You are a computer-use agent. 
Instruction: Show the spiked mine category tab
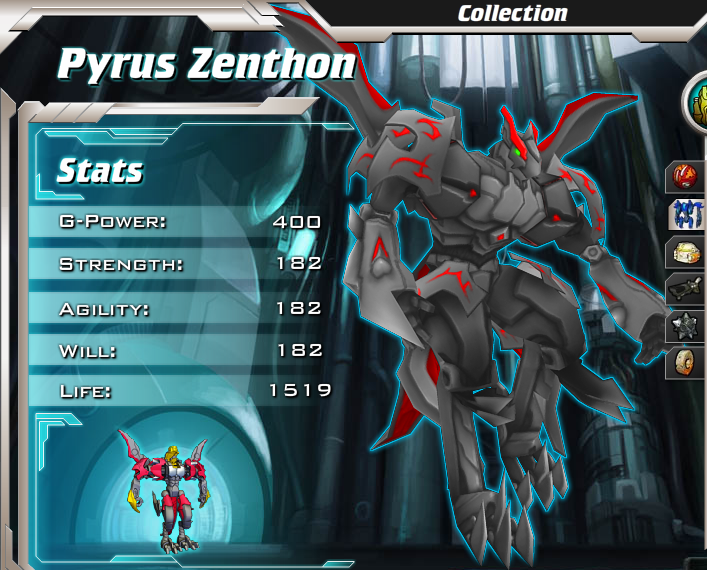(687, 326)
